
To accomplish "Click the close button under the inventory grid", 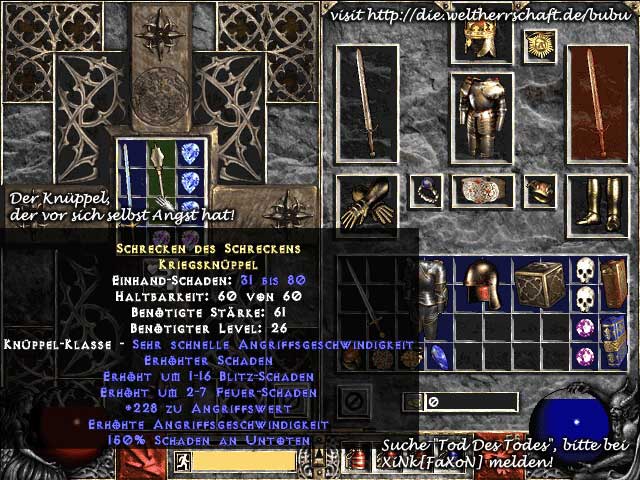I will coord(352,401).
